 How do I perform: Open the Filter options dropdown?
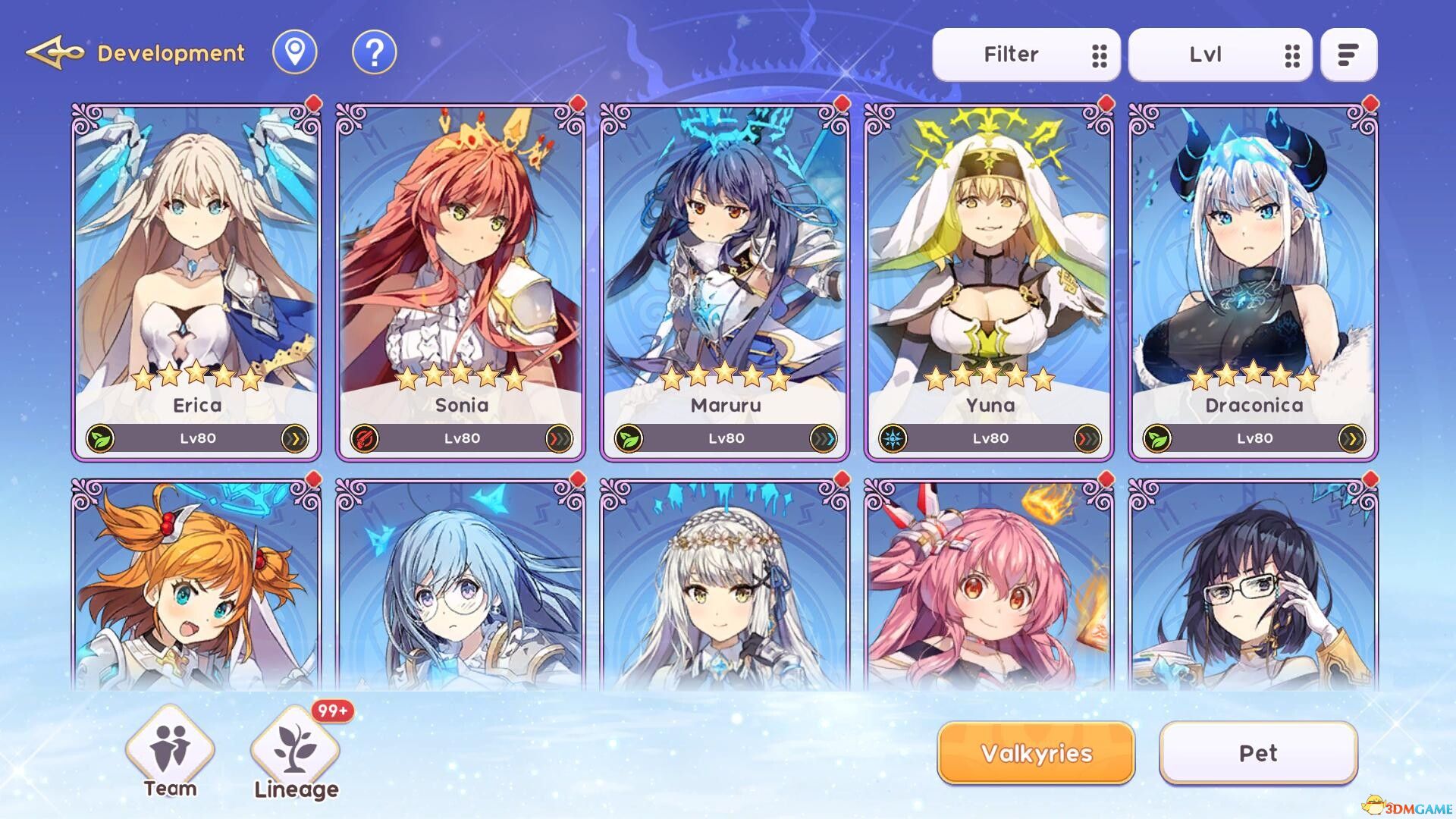pyautogui.click(x=1026, y=53)
